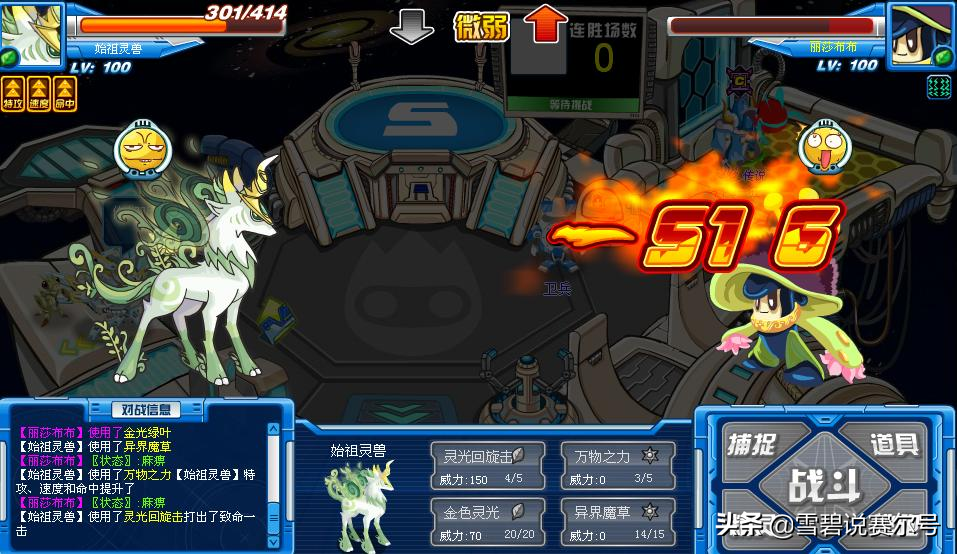Click the 始祖灵兽 player portrait

(x=30, y=32)
